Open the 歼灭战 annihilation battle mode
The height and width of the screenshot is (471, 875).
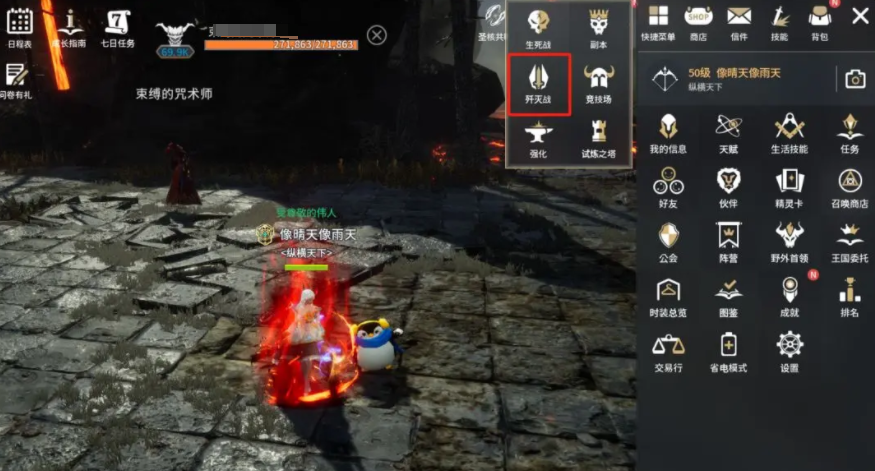point(539,84)
